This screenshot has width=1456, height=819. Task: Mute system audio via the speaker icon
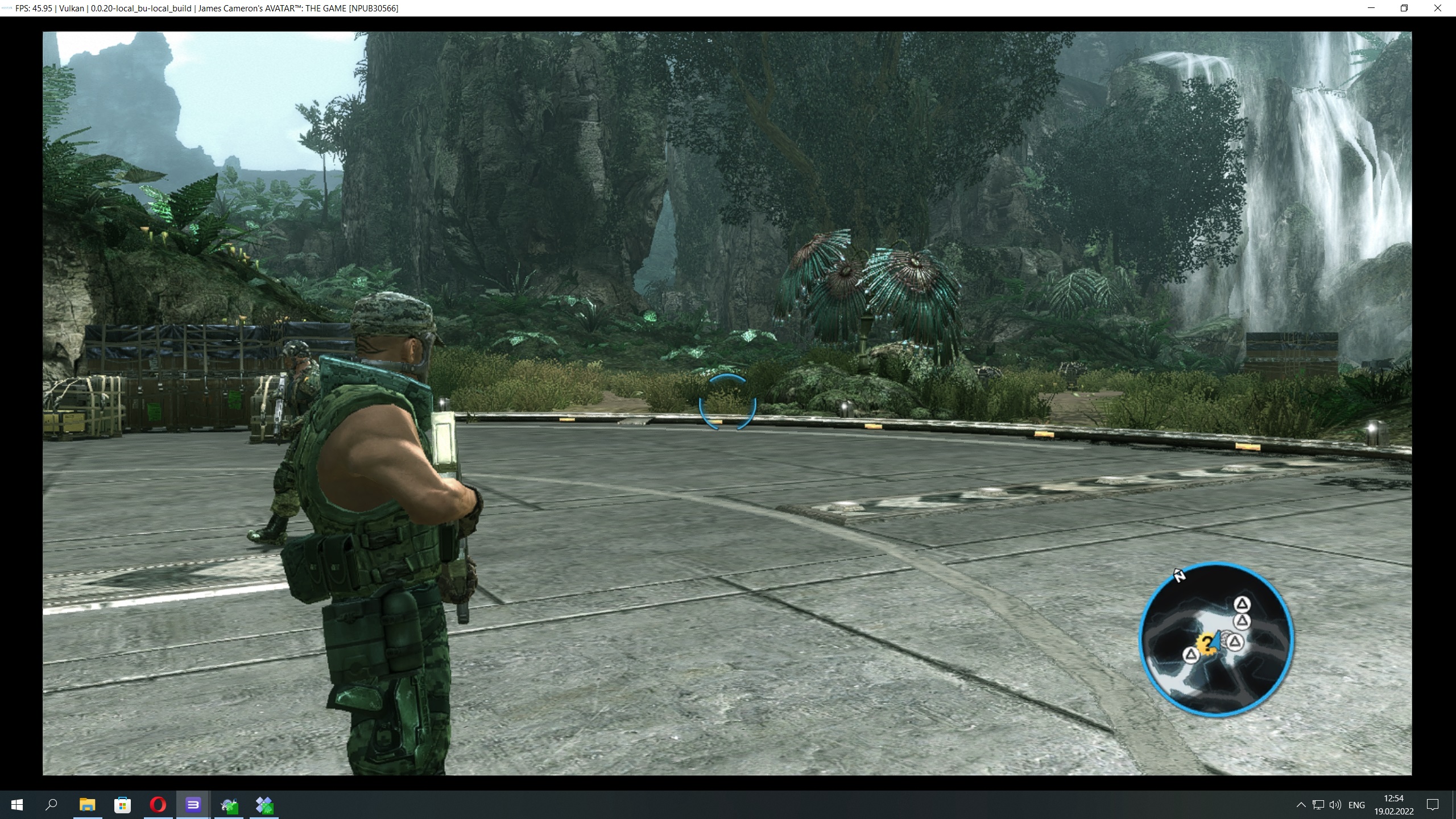(x=1334, y=805)
